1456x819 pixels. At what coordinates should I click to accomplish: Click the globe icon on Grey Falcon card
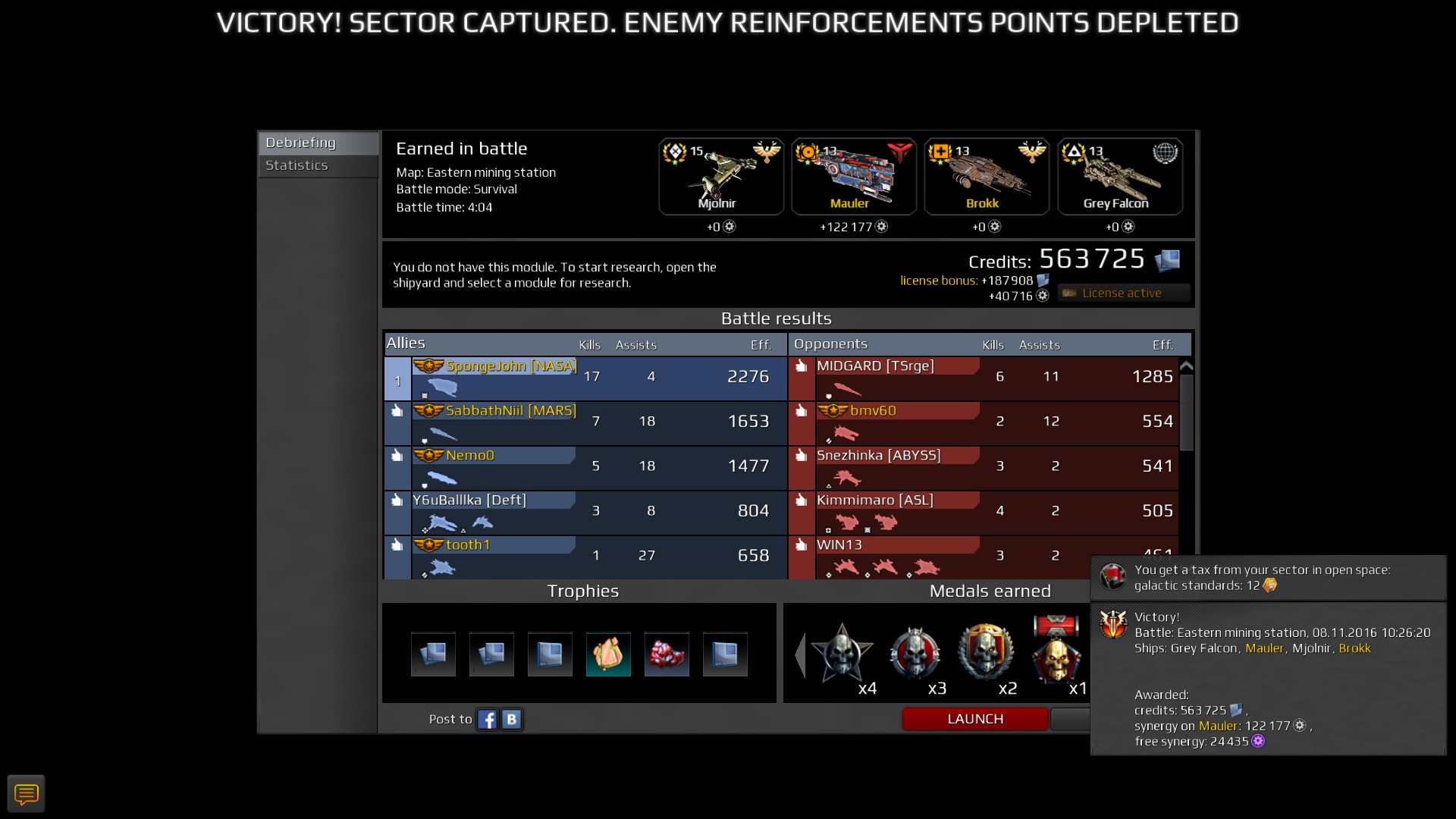coord(1164,151)
